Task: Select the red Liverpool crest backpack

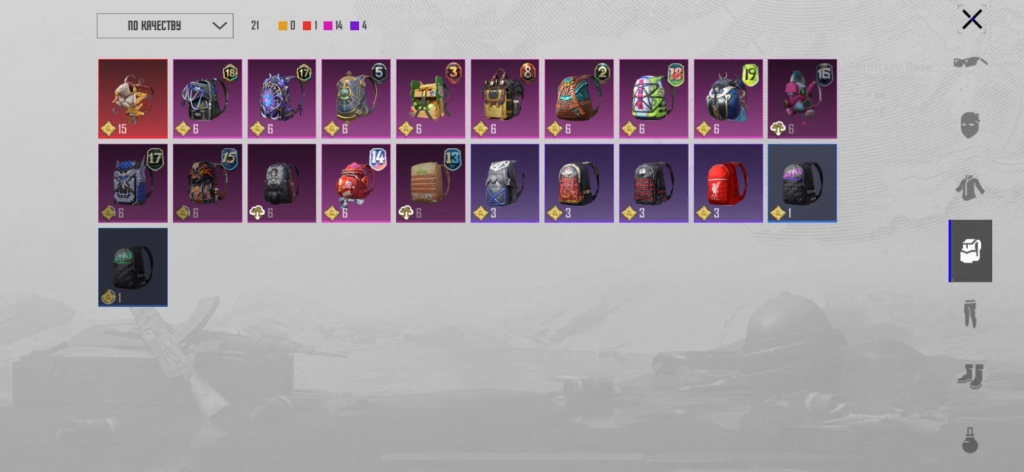Action: 728,183
